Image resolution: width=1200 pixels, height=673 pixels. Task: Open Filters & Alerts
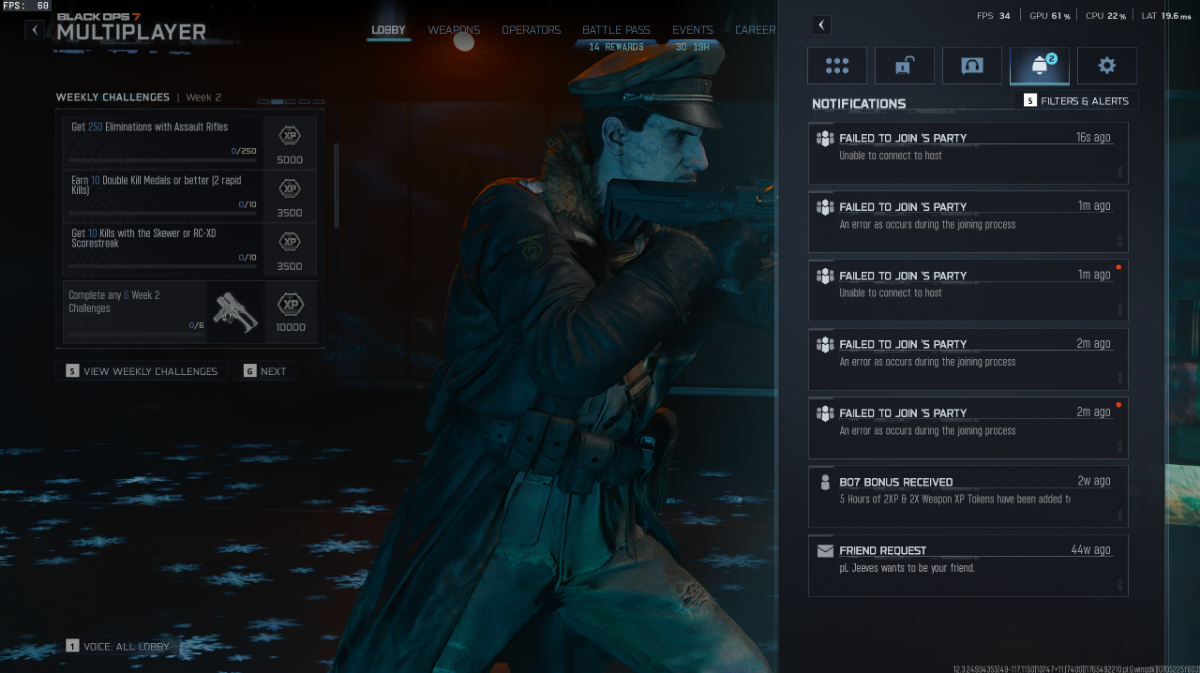click(x=1076, y=101)
